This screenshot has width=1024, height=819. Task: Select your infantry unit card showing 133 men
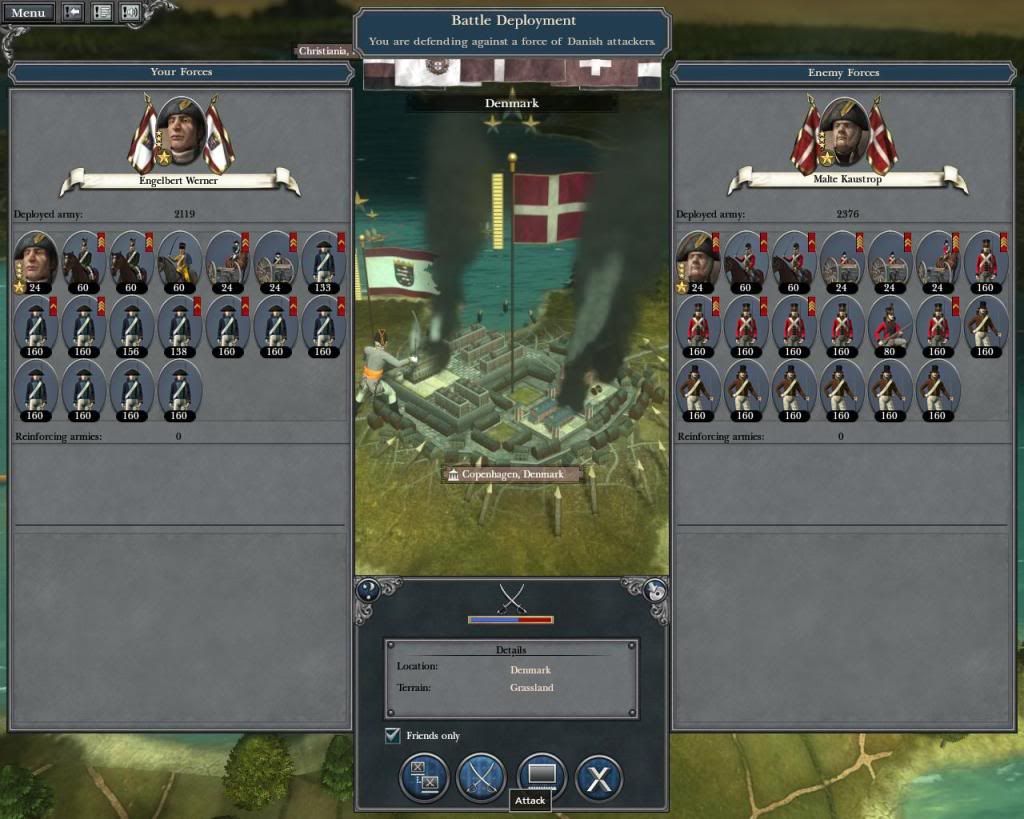coord(324,259)
